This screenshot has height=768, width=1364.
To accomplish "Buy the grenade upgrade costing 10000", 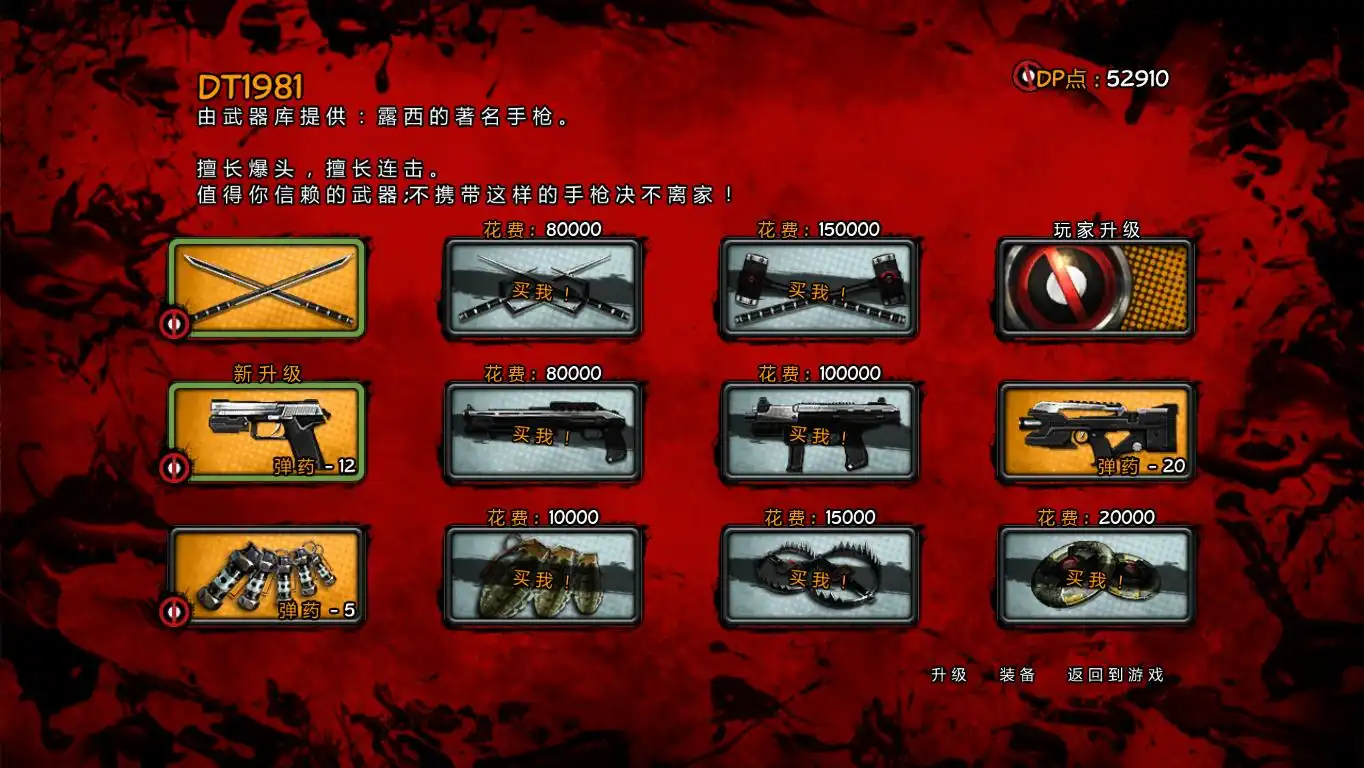I will [542, 576].
